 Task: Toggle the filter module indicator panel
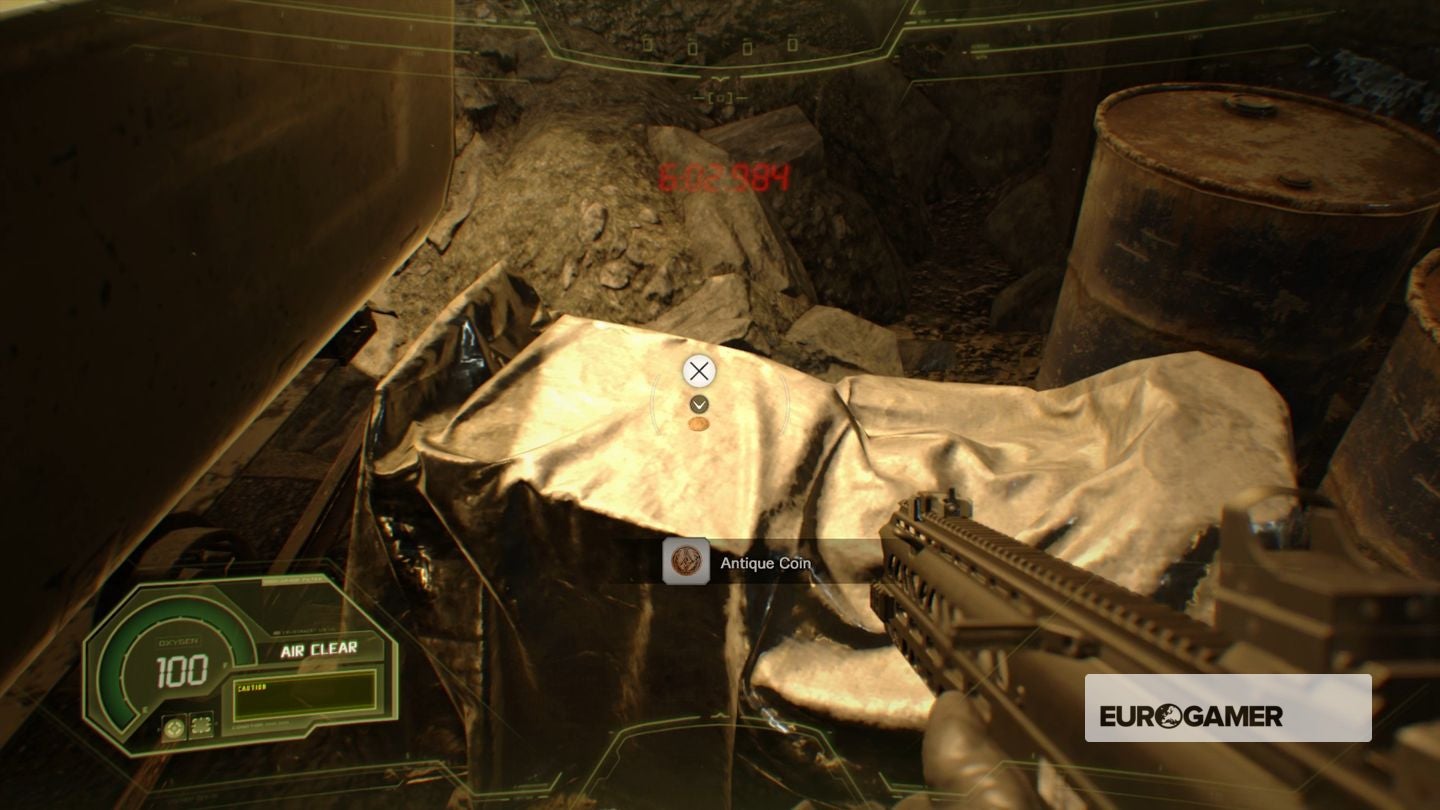pos(188,727)
